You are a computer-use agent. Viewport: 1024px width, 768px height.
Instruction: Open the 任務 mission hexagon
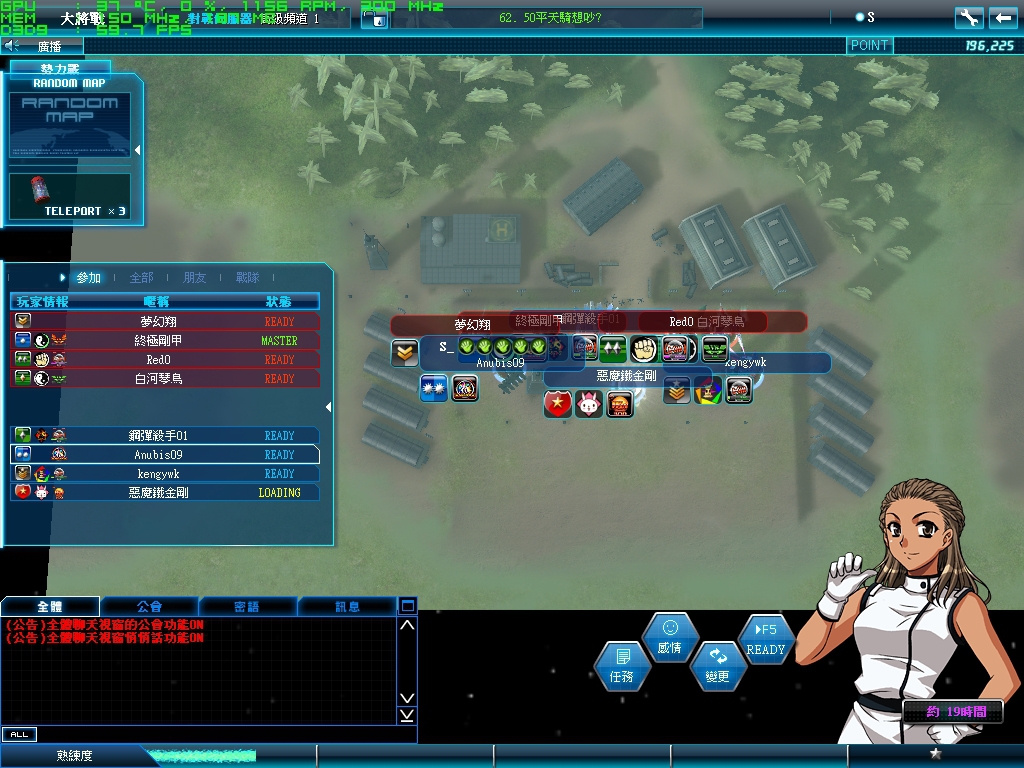pos(621,667)
